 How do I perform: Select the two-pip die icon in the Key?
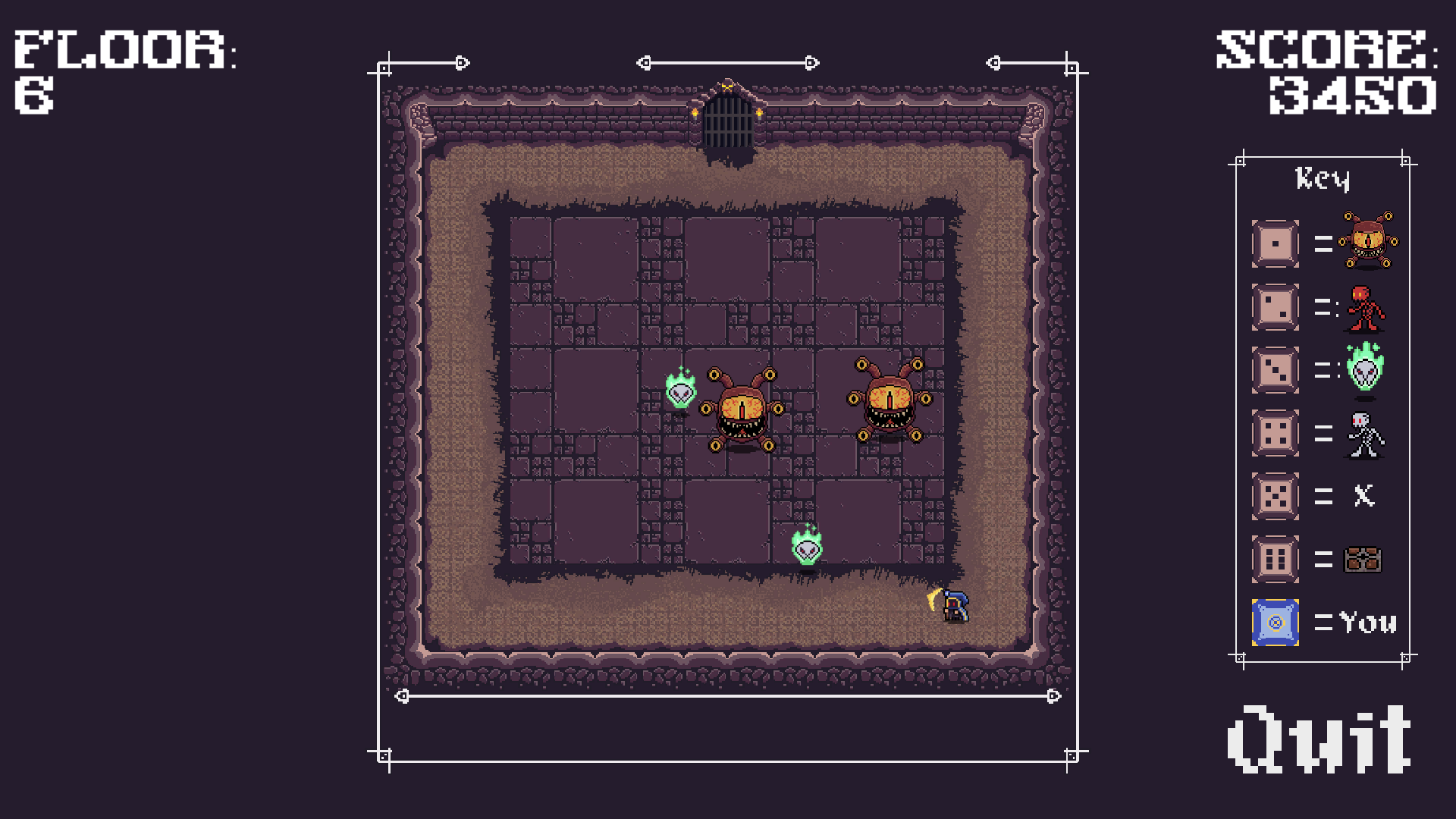(1274, 306)
